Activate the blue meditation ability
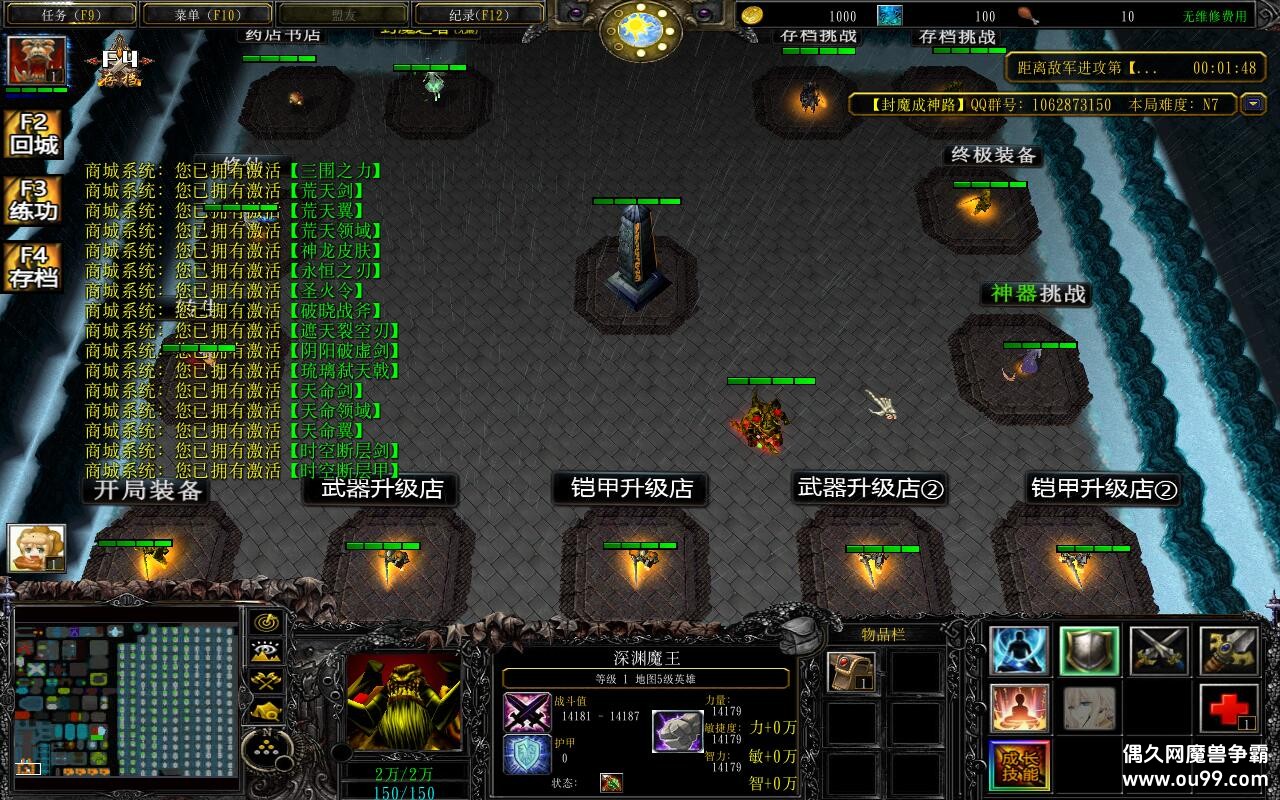 click(x=1019, y=651)
